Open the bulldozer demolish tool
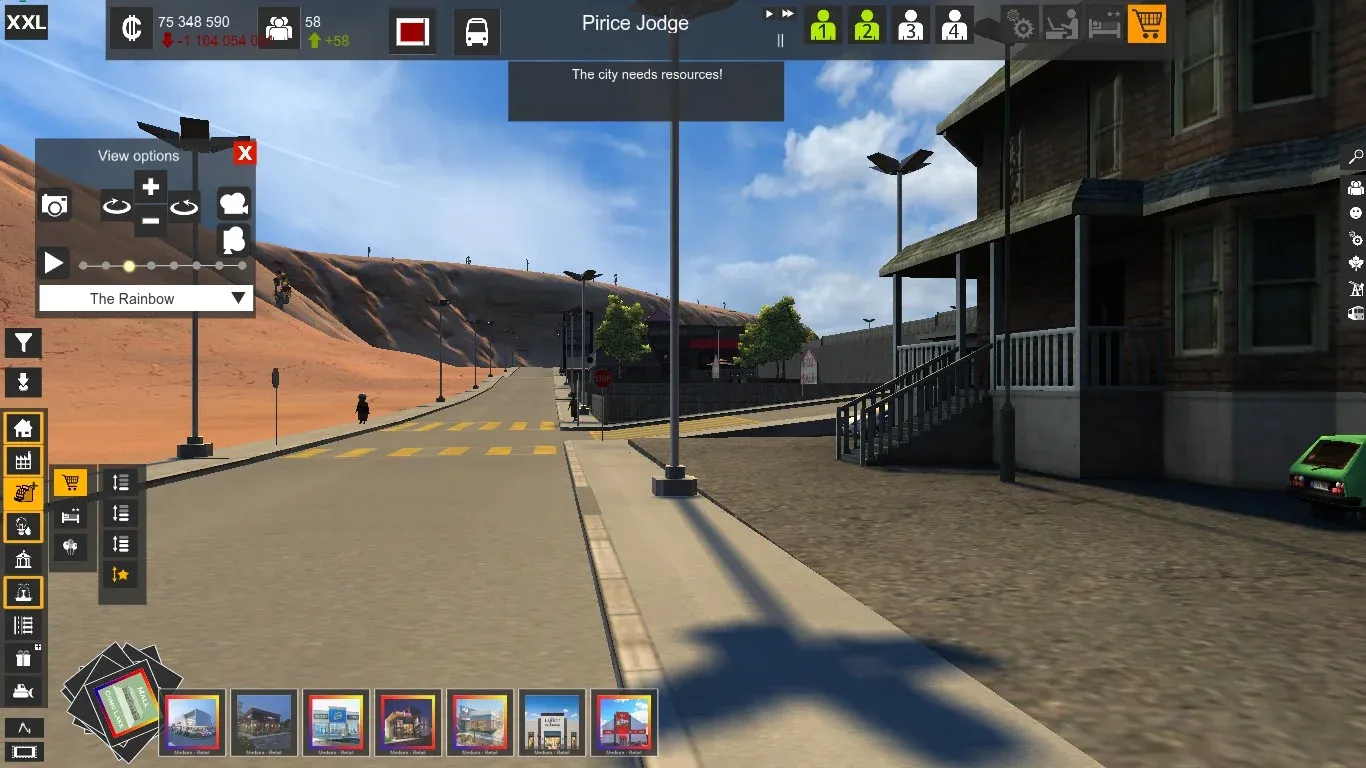Screen dimensions: 1366x768 pos(23,690)
